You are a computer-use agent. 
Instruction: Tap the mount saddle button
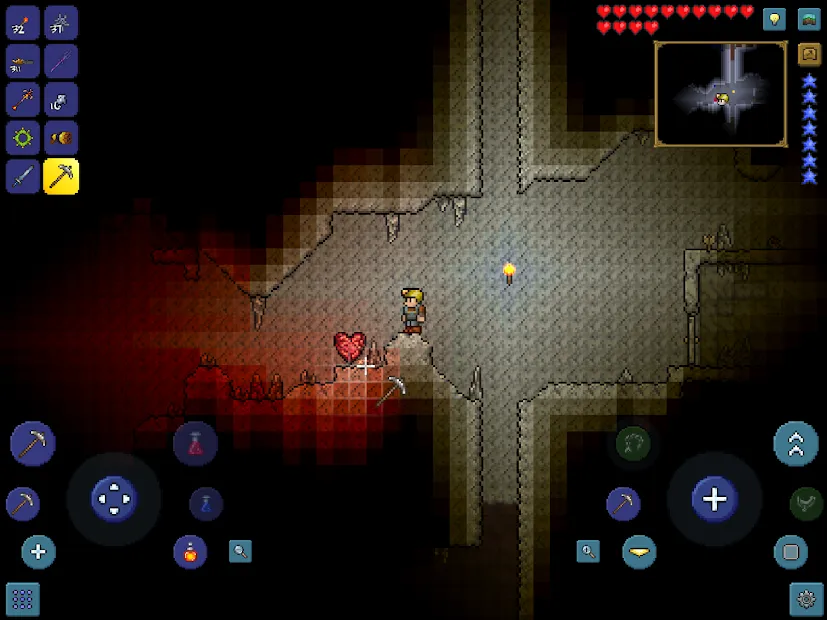806,503
